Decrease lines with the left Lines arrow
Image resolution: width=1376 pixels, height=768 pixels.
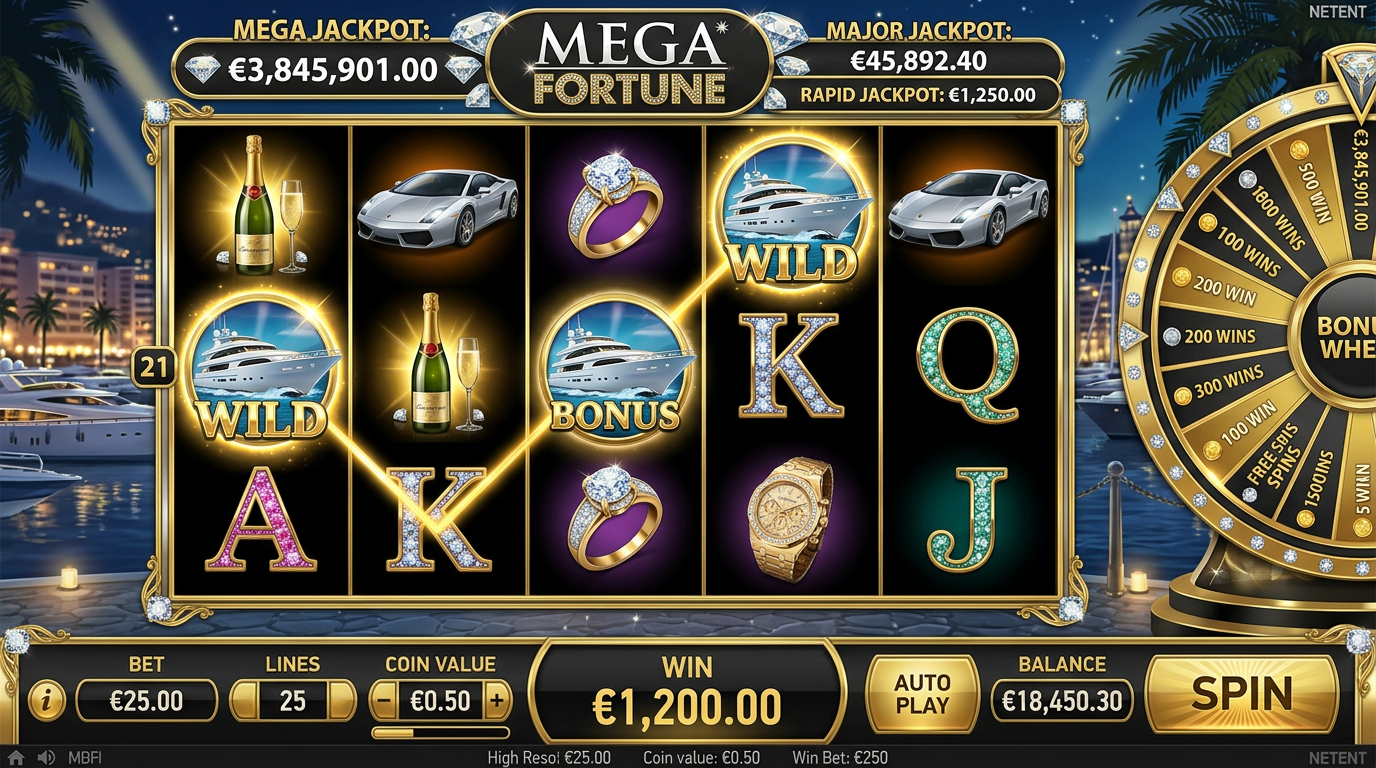pyautogui.click(x=243, y=700)
